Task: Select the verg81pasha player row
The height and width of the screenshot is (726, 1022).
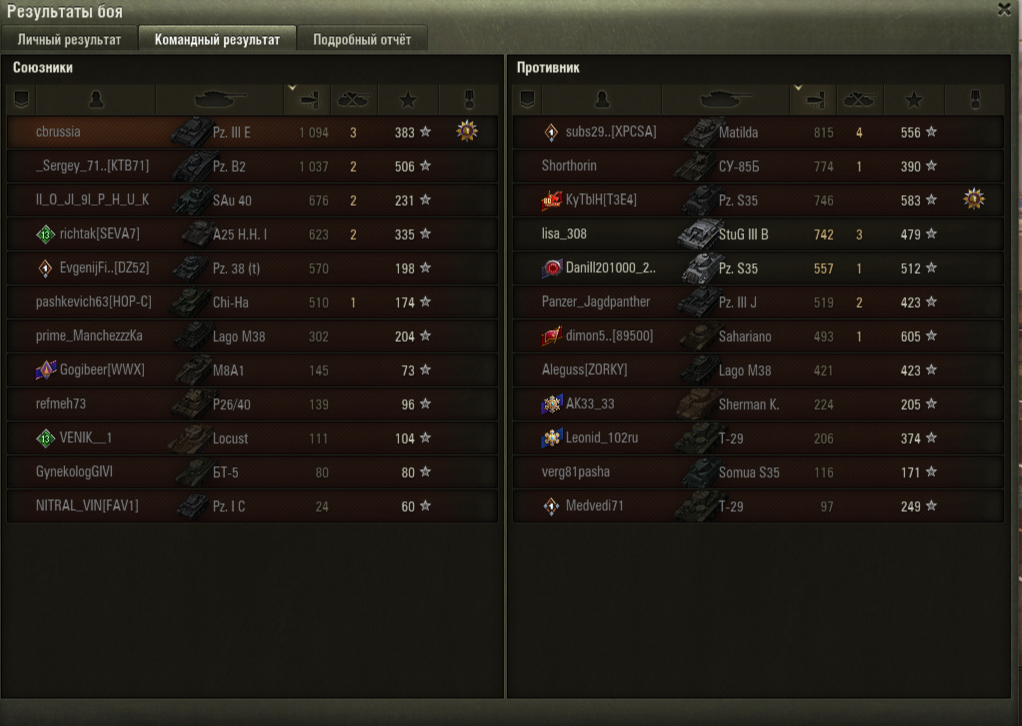Action: pyautogui.click(x=575, y=472)
